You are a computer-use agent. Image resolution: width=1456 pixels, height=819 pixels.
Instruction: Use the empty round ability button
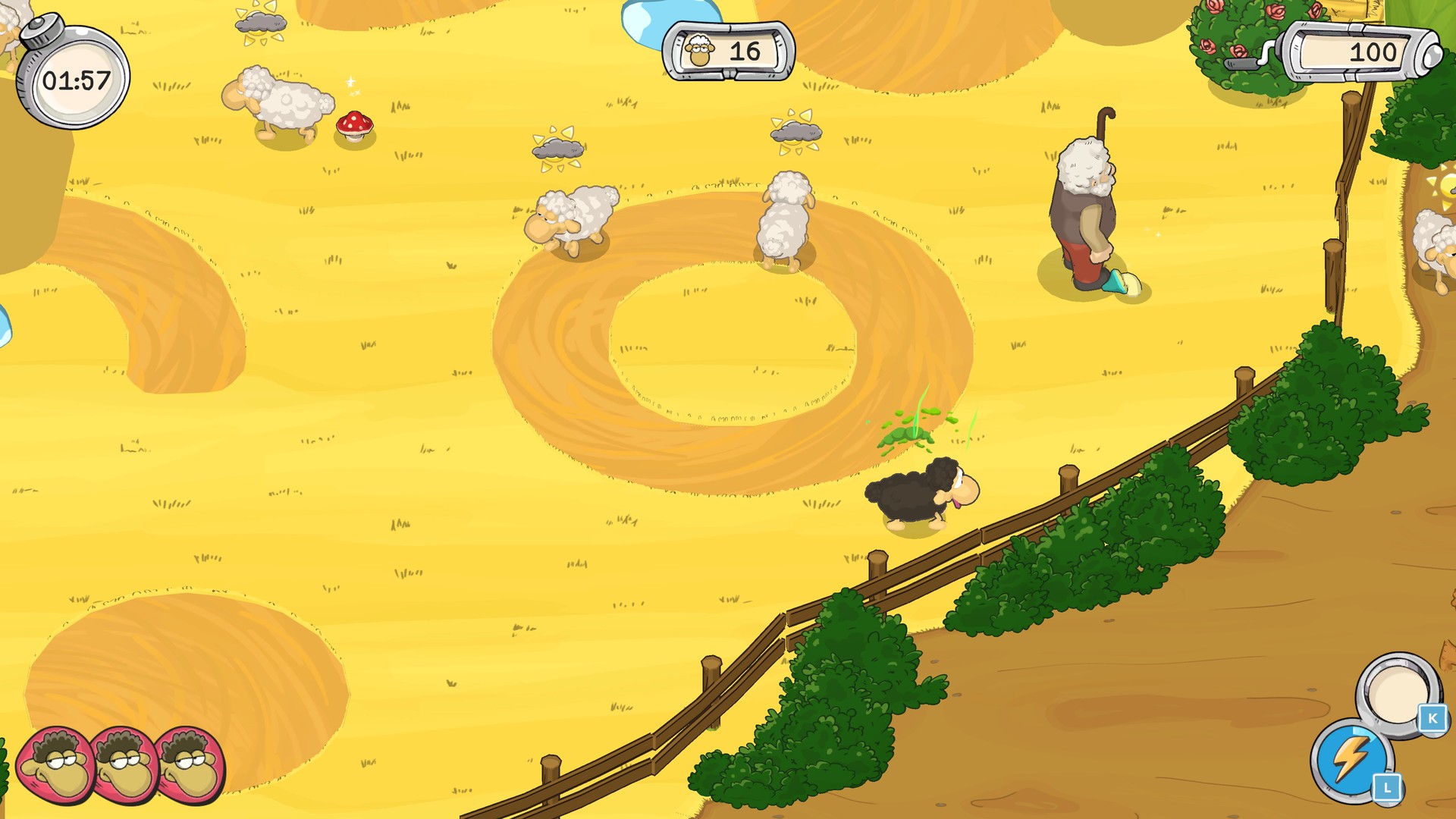click(1397, 692)
